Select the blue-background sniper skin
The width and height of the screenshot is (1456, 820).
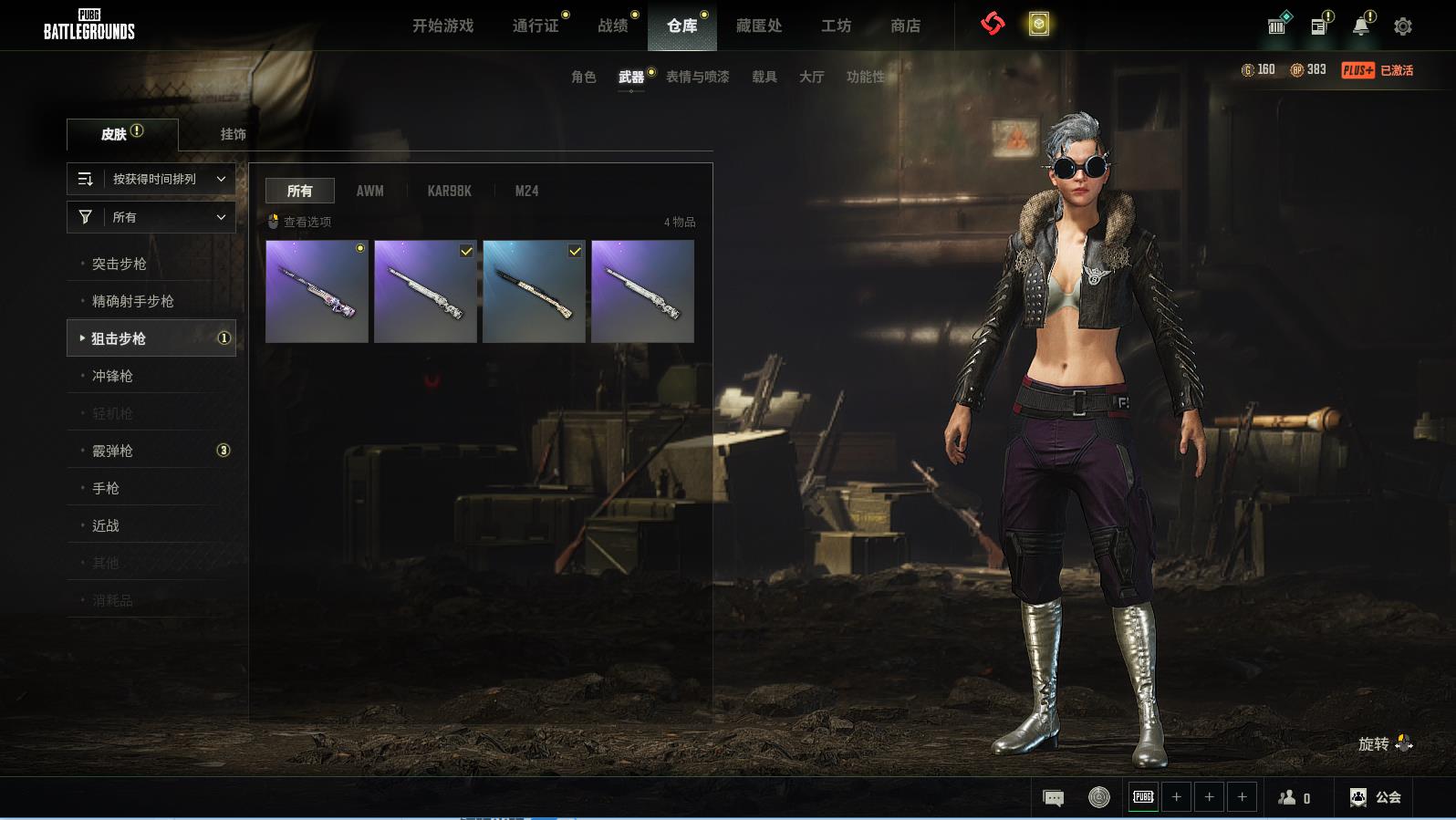click(534, 292)
